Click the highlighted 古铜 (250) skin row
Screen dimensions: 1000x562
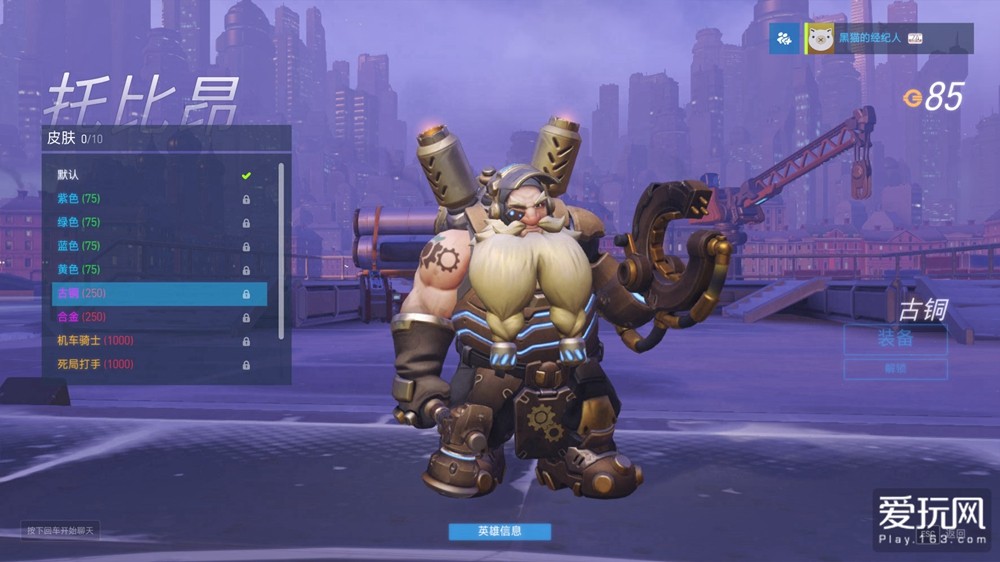tap(159, 294)
